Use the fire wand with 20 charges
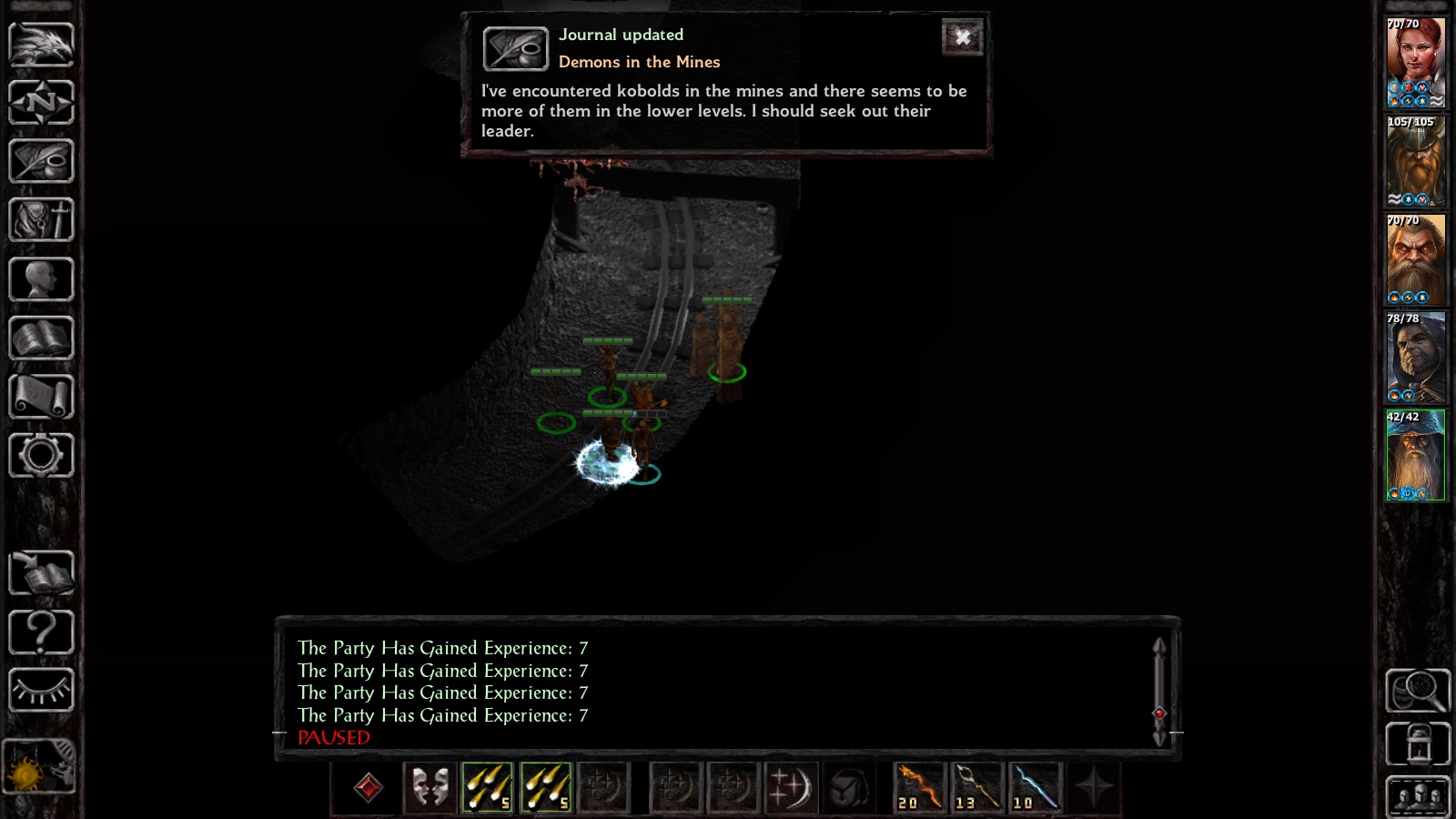 pyautogui.click(x=917, y=788)
